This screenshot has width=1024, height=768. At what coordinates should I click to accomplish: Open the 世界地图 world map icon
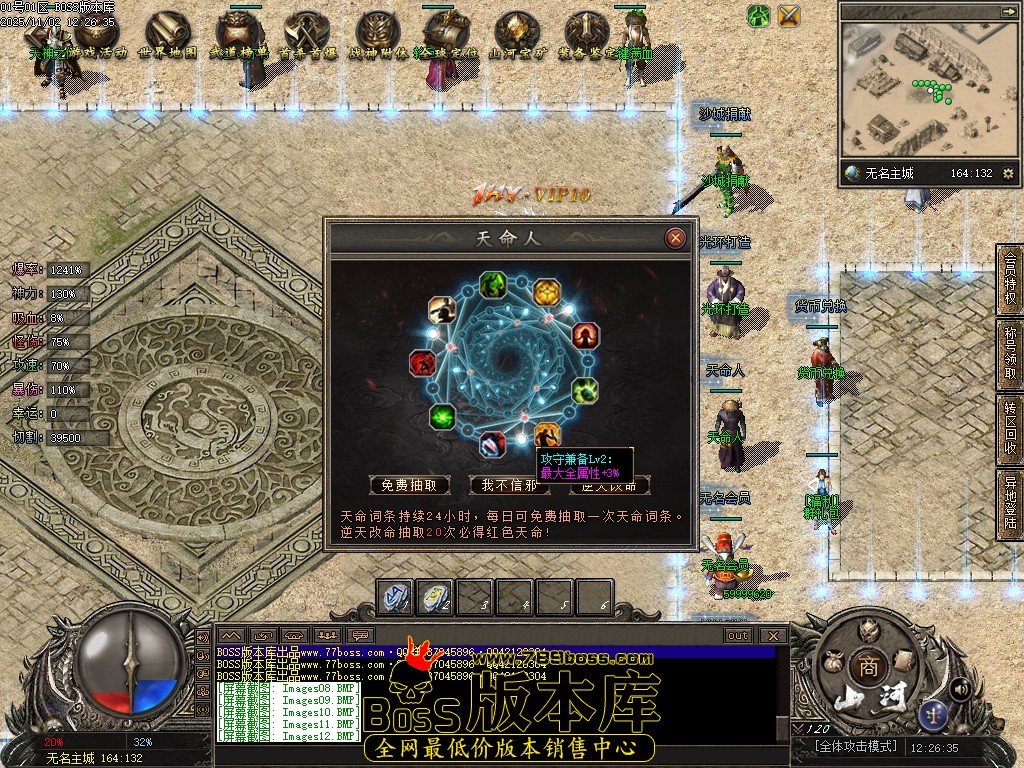pos(166,36)
